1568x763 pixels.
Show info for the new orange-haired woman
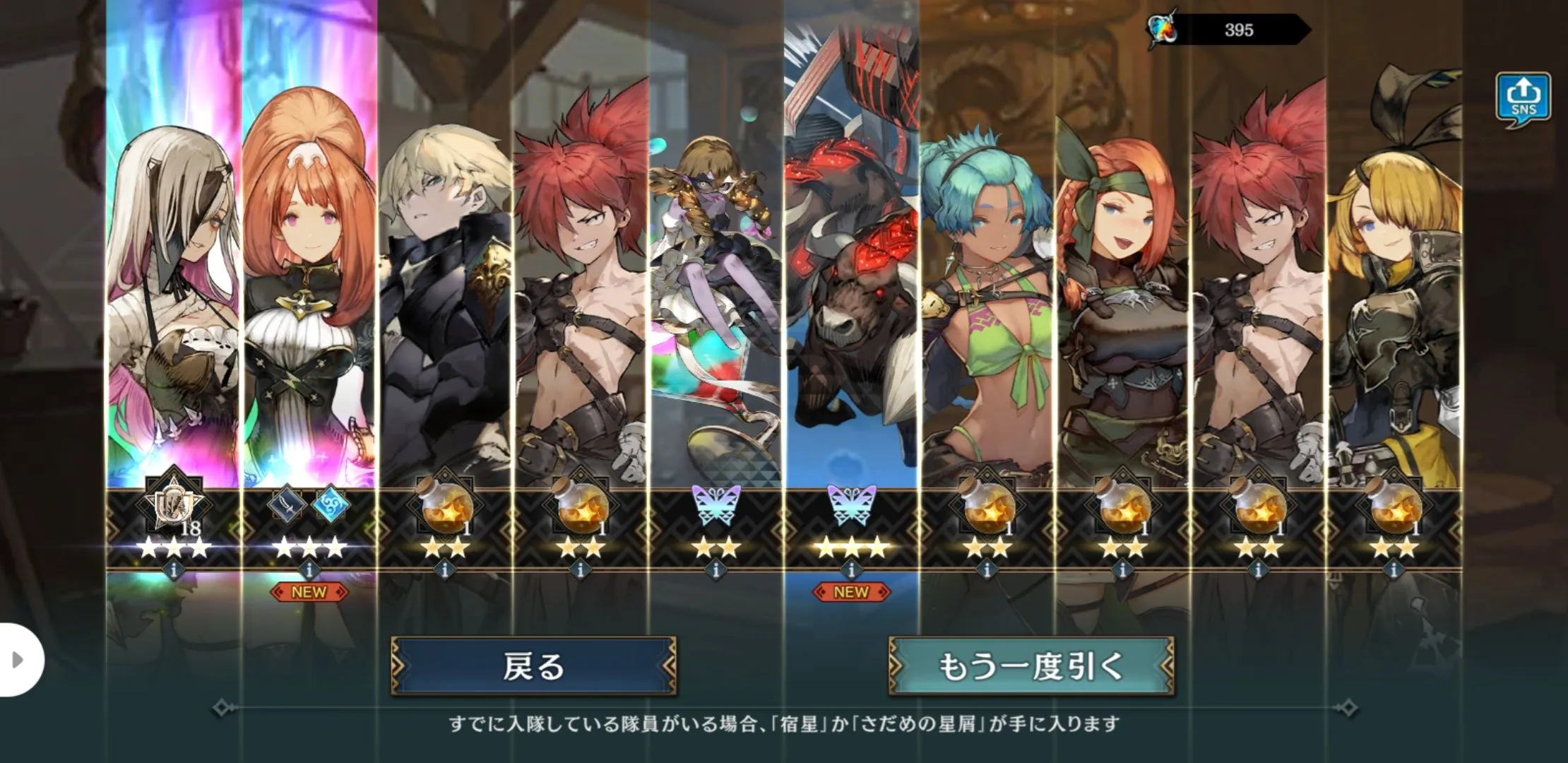point(309,569)
